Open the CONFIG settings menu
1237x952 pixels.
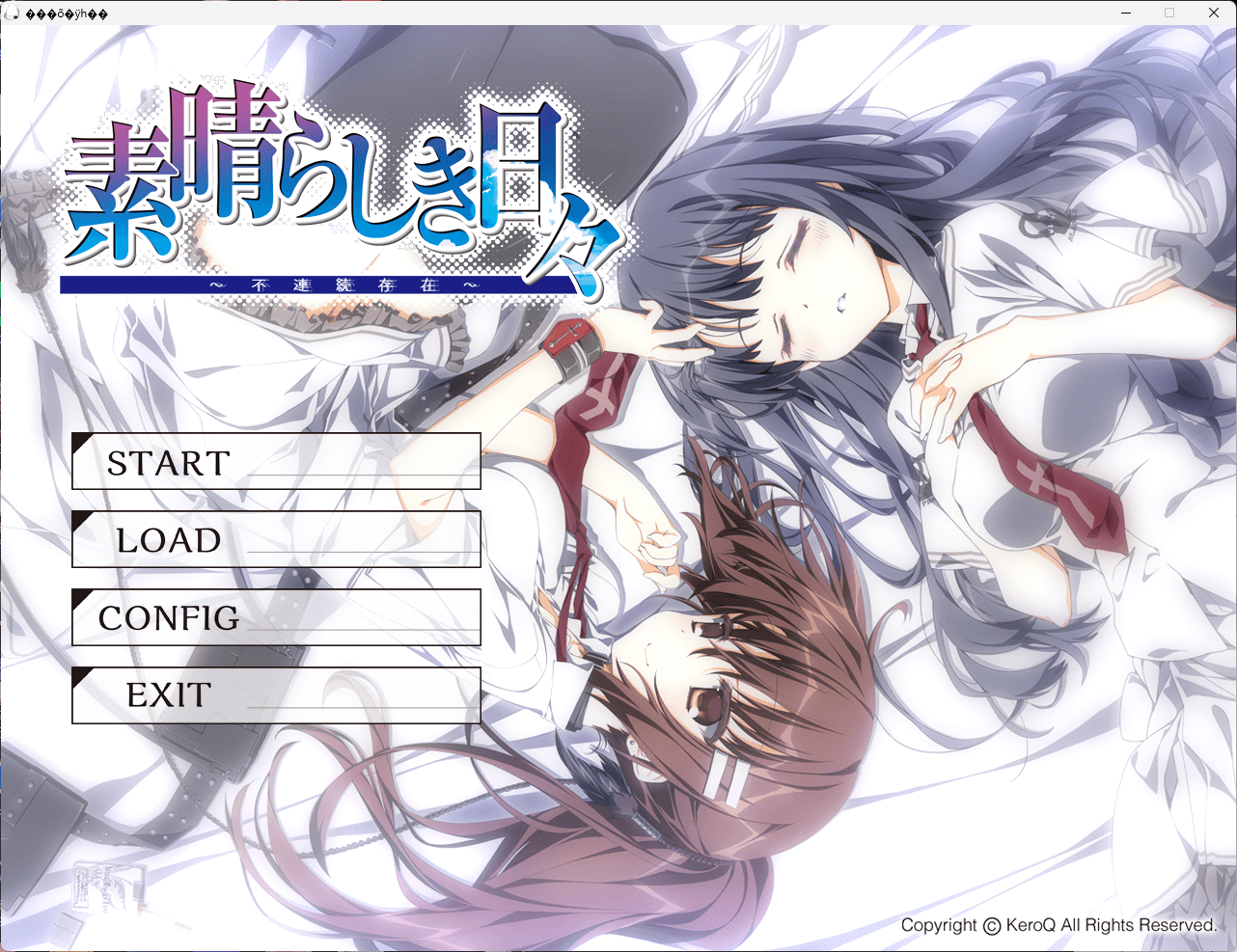(277, 617)
